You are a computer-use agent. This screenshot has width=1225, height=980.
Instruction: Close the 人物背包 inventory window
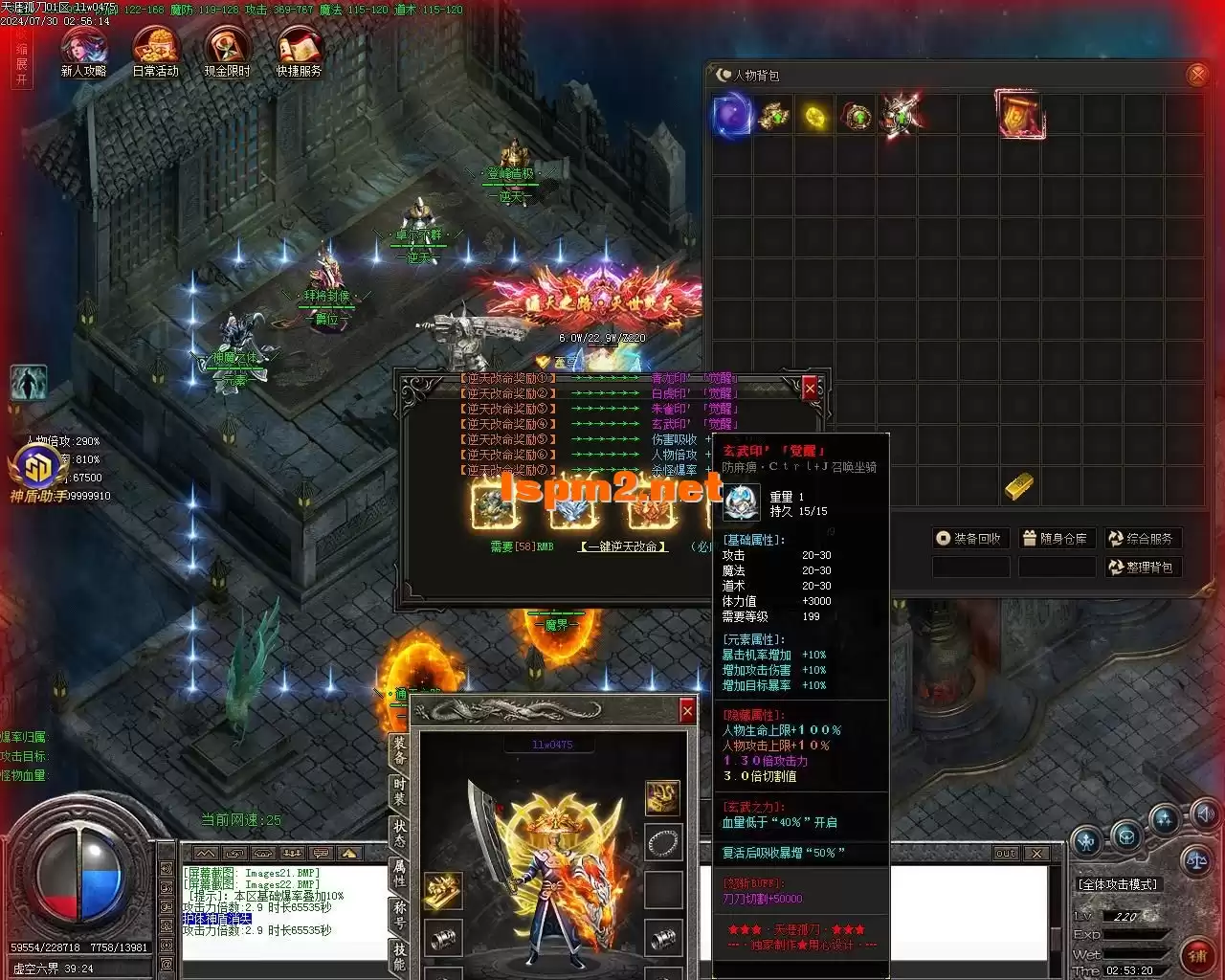pos(1196,75)
